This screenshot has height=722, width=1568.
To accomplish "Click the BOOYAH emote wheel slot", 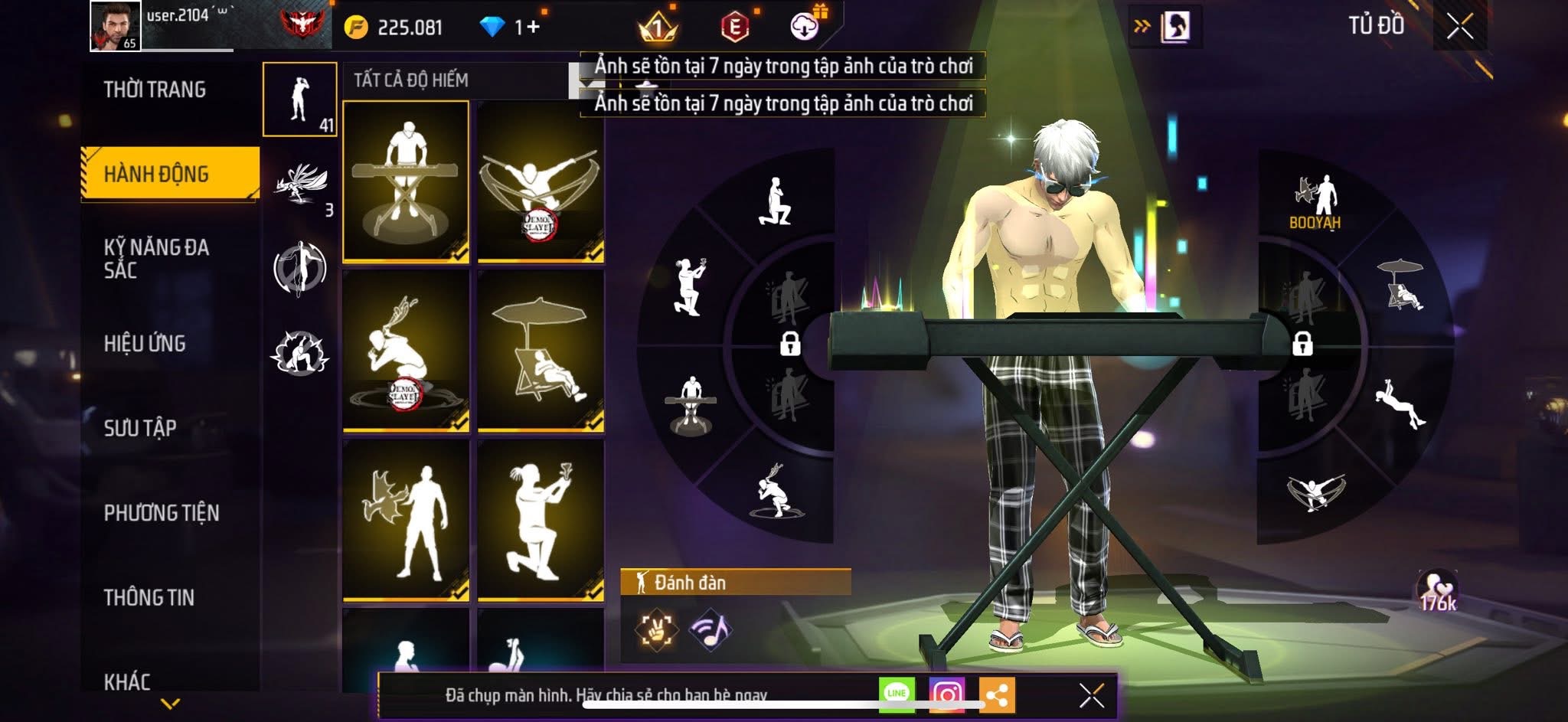I will [1315, 201].
